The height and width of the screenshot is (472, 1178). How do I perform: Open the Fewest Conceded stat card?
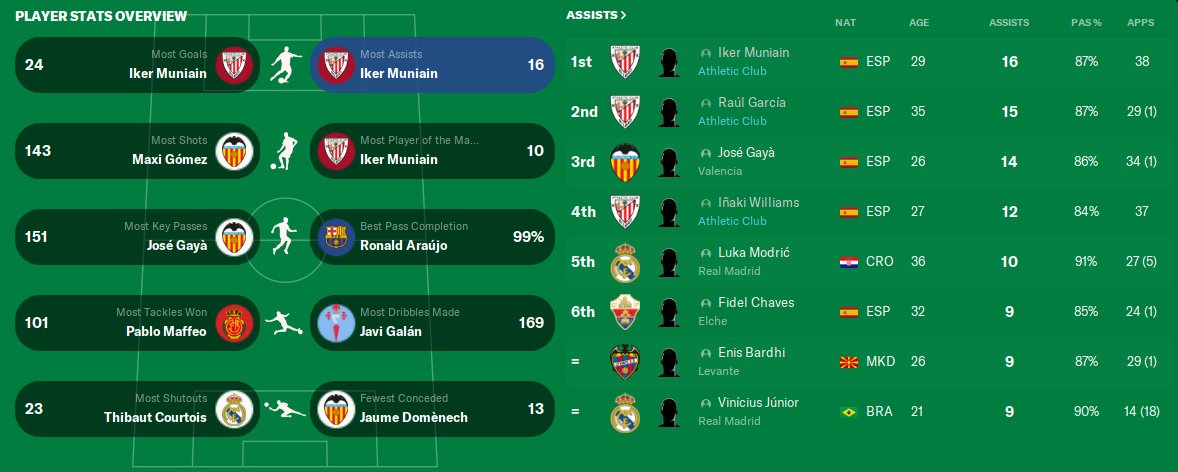432,409
